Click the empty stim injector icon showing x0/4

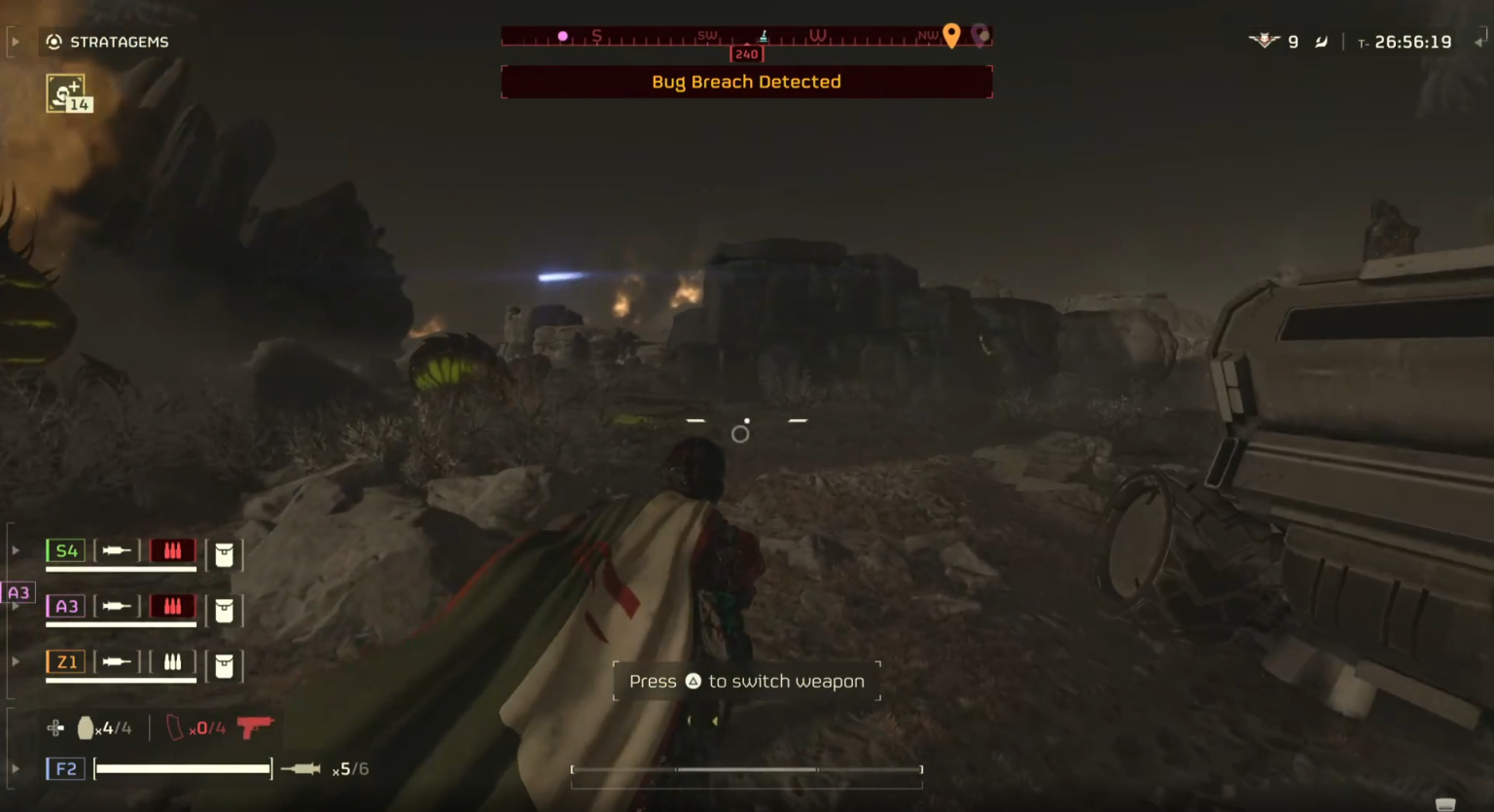click(x=173, y=727)
